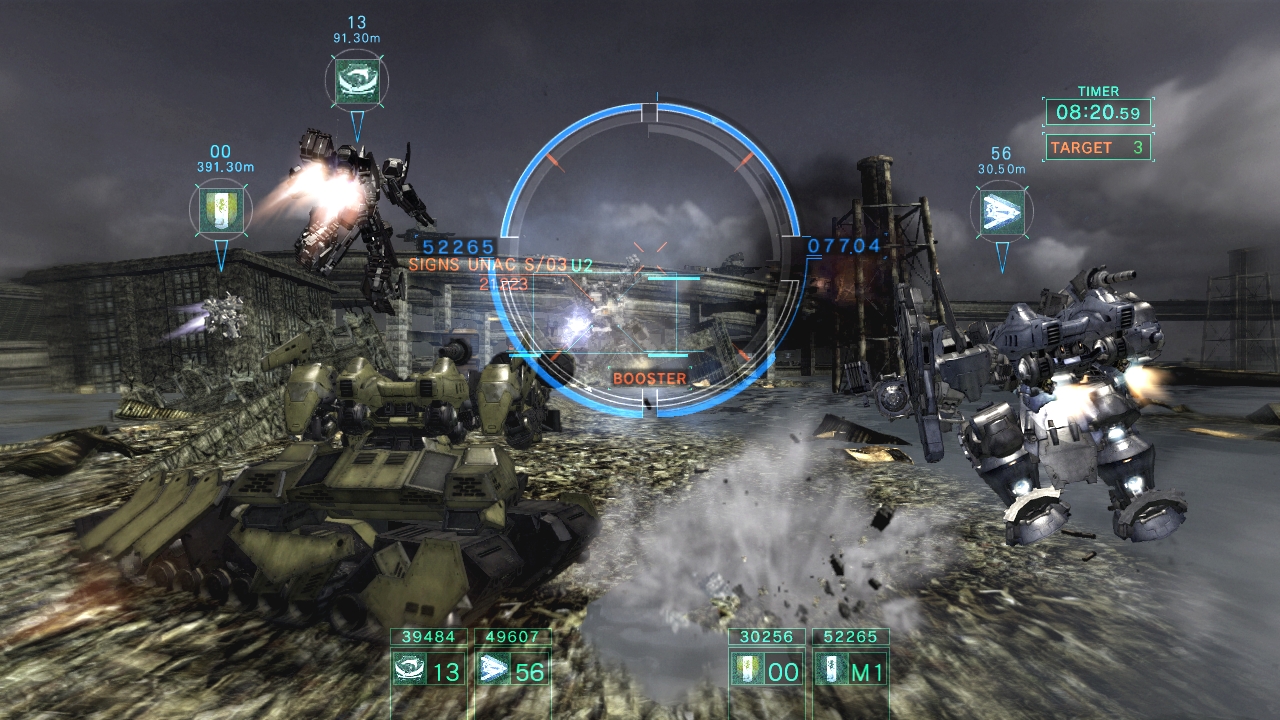Select the SIGNS UNAC S/03 target label

point(500,265)
